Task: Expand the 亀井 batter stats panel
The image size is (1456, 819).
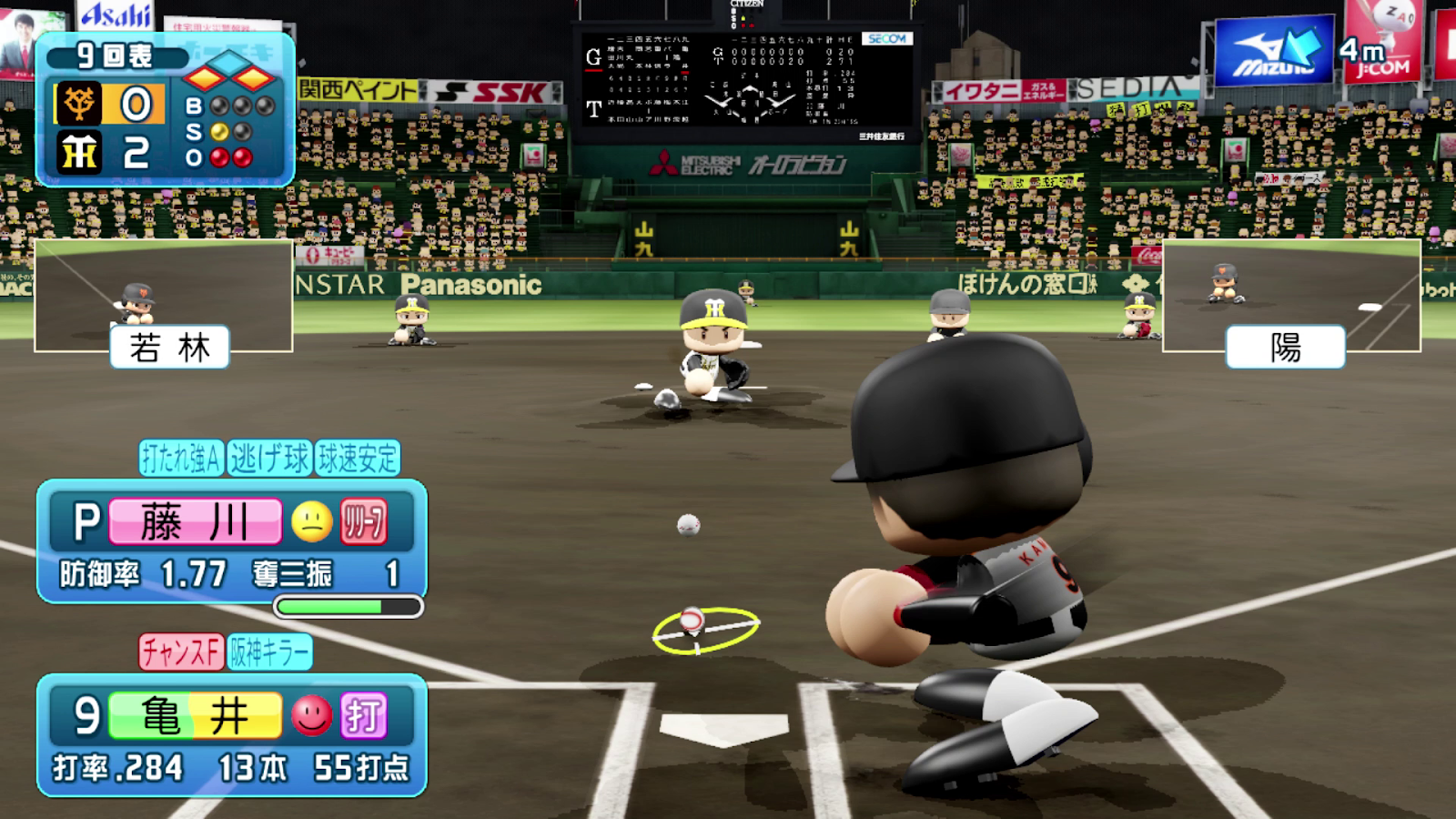Action: click(x=232, y=737)
